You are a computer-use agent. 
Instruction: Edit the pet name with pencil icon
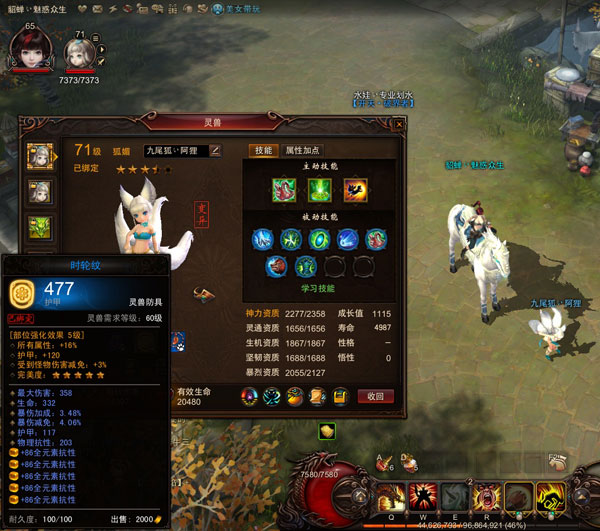(x=215, y=150)
